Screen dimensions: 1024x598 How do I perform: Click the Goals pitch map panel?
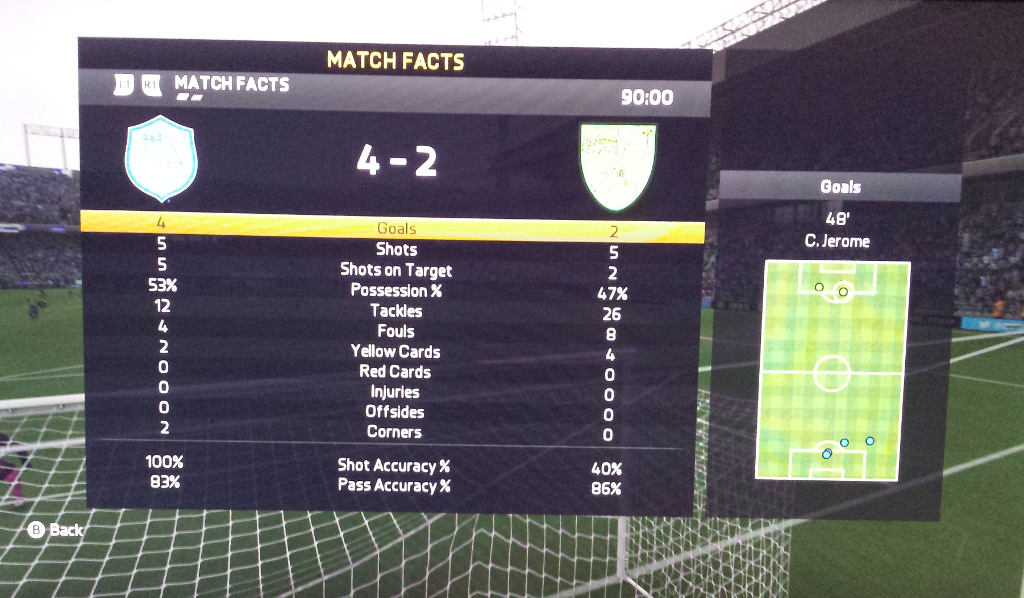click(833, 370)
